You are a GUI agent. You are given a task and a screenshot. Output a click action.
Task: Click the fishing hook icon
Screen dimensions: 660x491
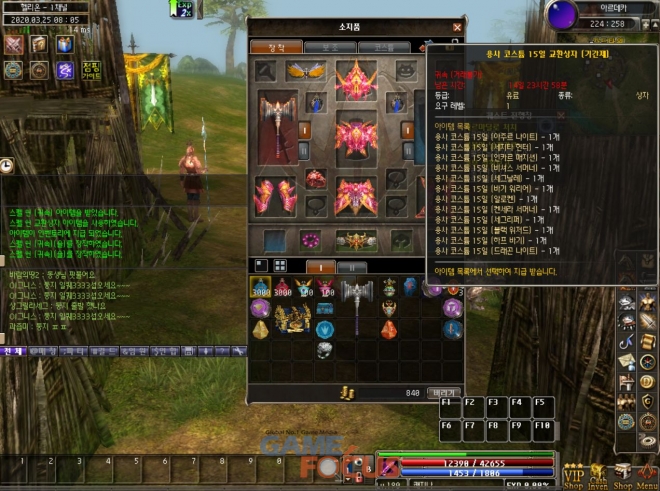[627, 345]
